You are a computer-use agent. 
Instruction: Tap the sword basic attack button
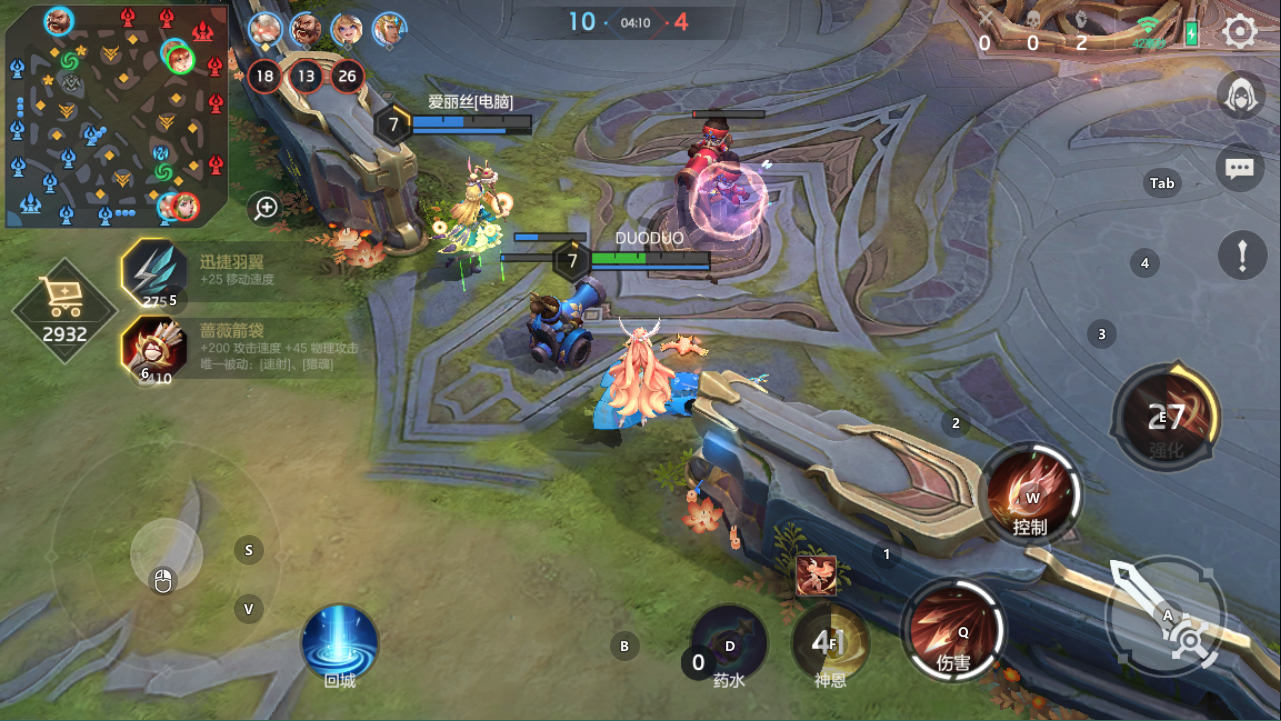point(1166,615)
